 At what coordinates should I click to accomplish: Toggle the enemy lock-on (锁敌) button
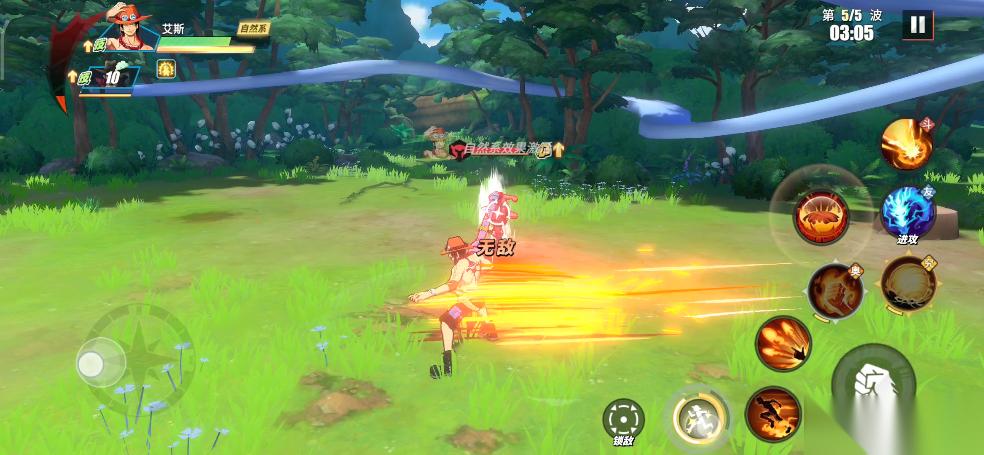(x=622, y=419)
